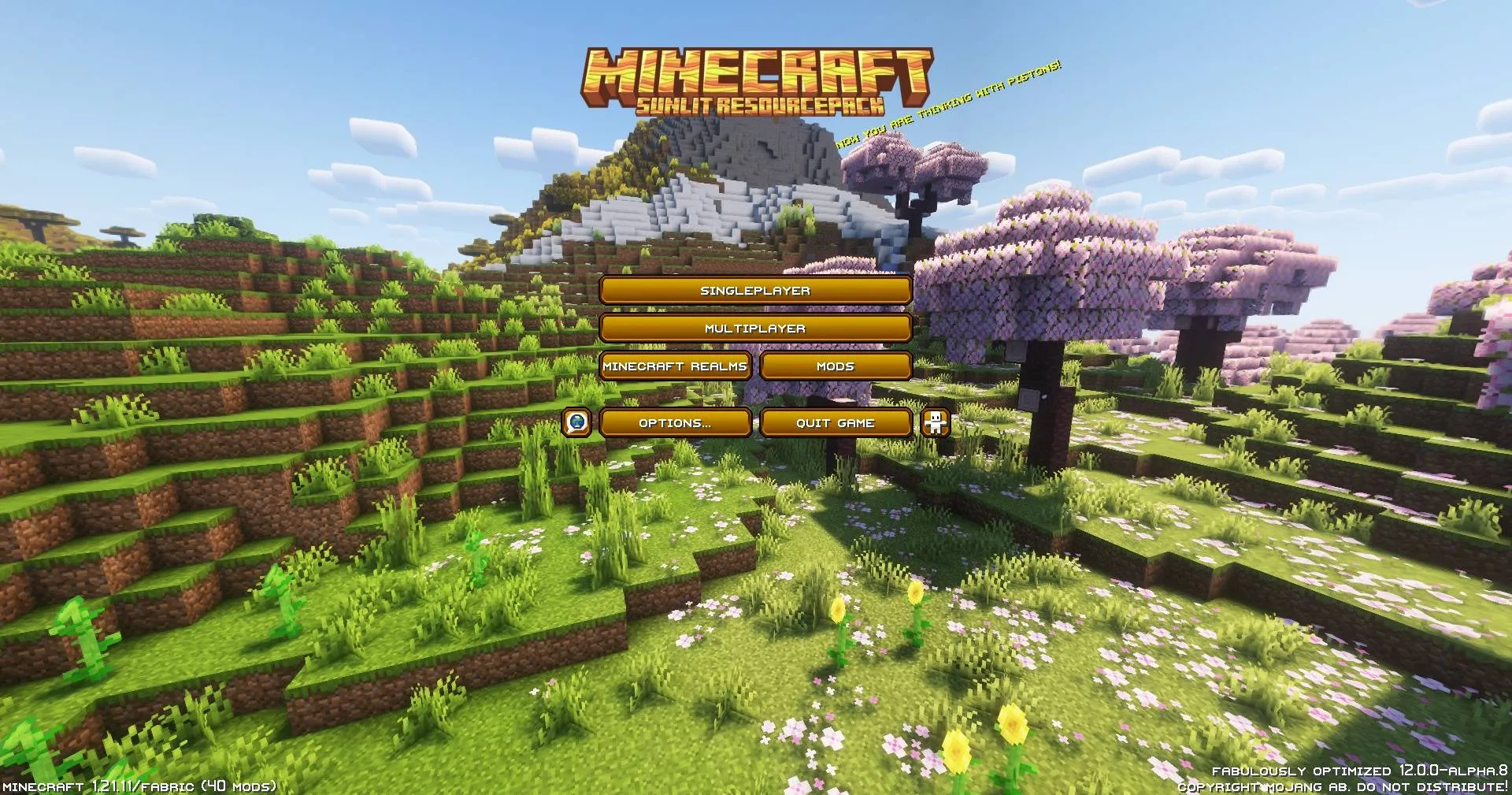The image size is (1512, 795).
Task: Click the Minecraft 1.21.11/Fabric version text
Action: tap(140, 785)
